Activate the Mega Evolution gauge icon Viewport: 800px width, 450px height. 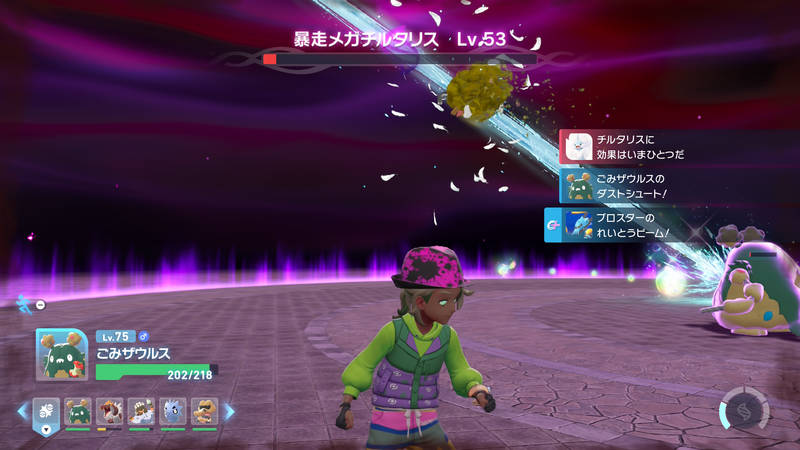tap(742, 408)
